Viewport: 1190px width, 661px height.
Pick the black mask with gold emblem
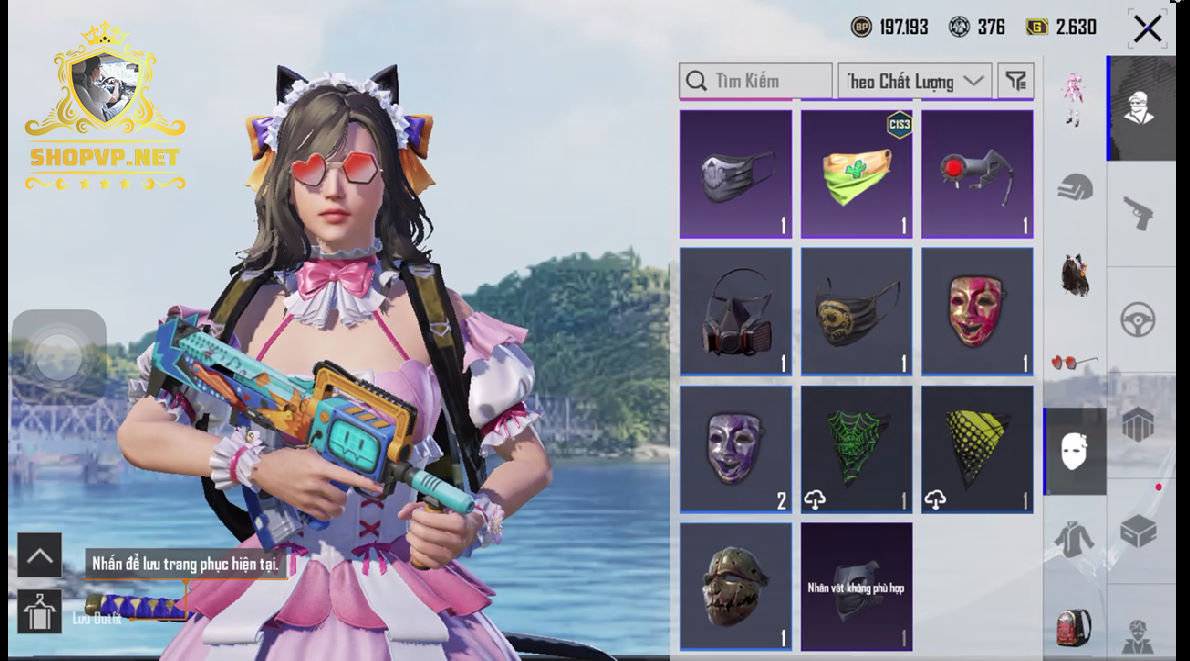tap(857, 312)
